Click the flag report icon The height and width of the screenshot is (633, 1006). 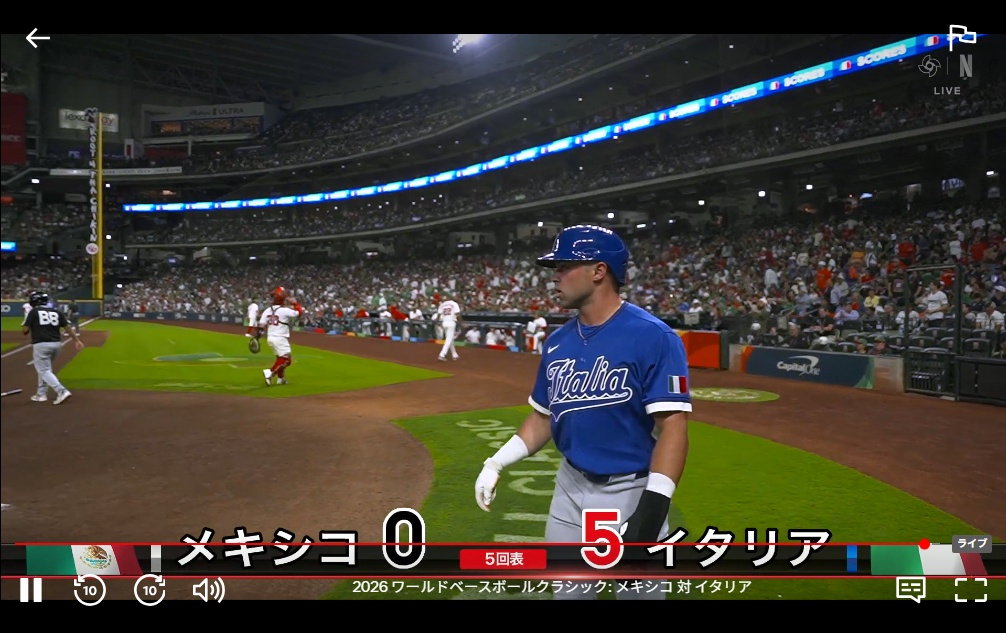pos(962,38)
